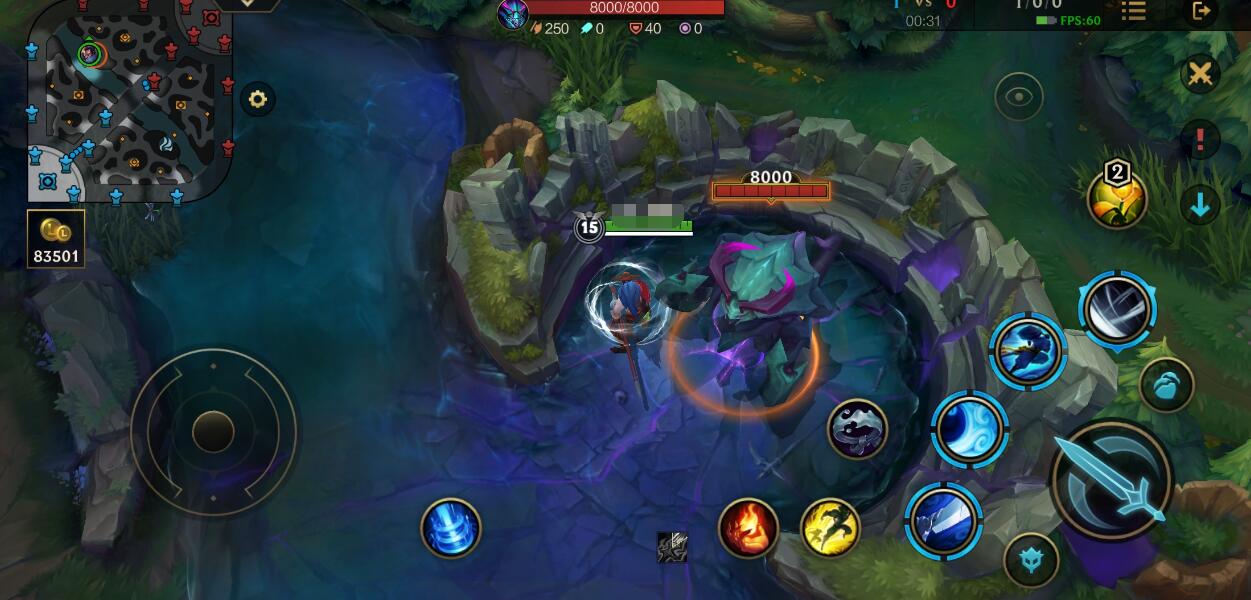
Task: Tap the exit match icon
Action: click(x=1201, y=11)
